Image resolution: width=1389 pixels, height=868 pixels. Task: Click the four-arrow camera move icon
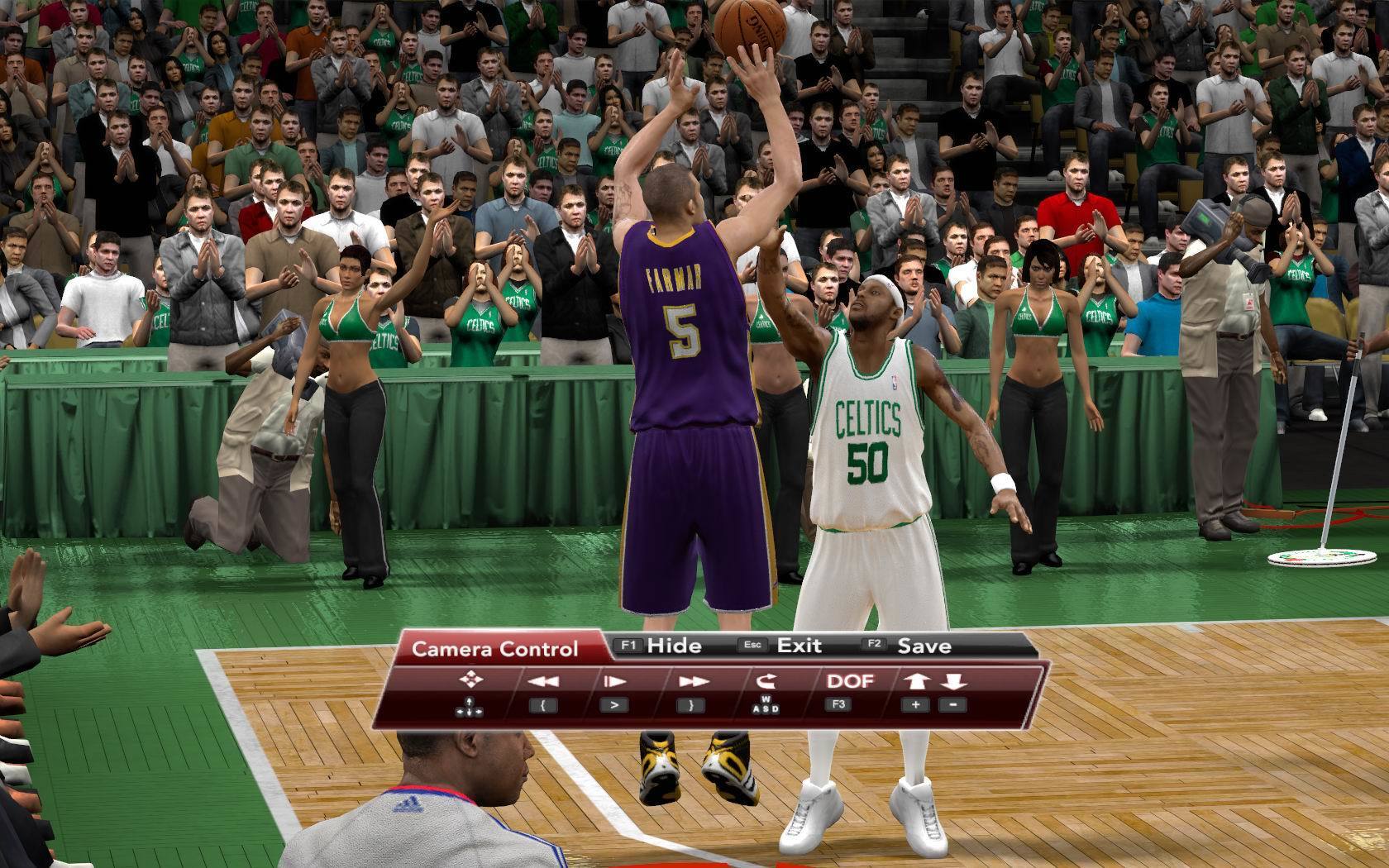[470, 680]
